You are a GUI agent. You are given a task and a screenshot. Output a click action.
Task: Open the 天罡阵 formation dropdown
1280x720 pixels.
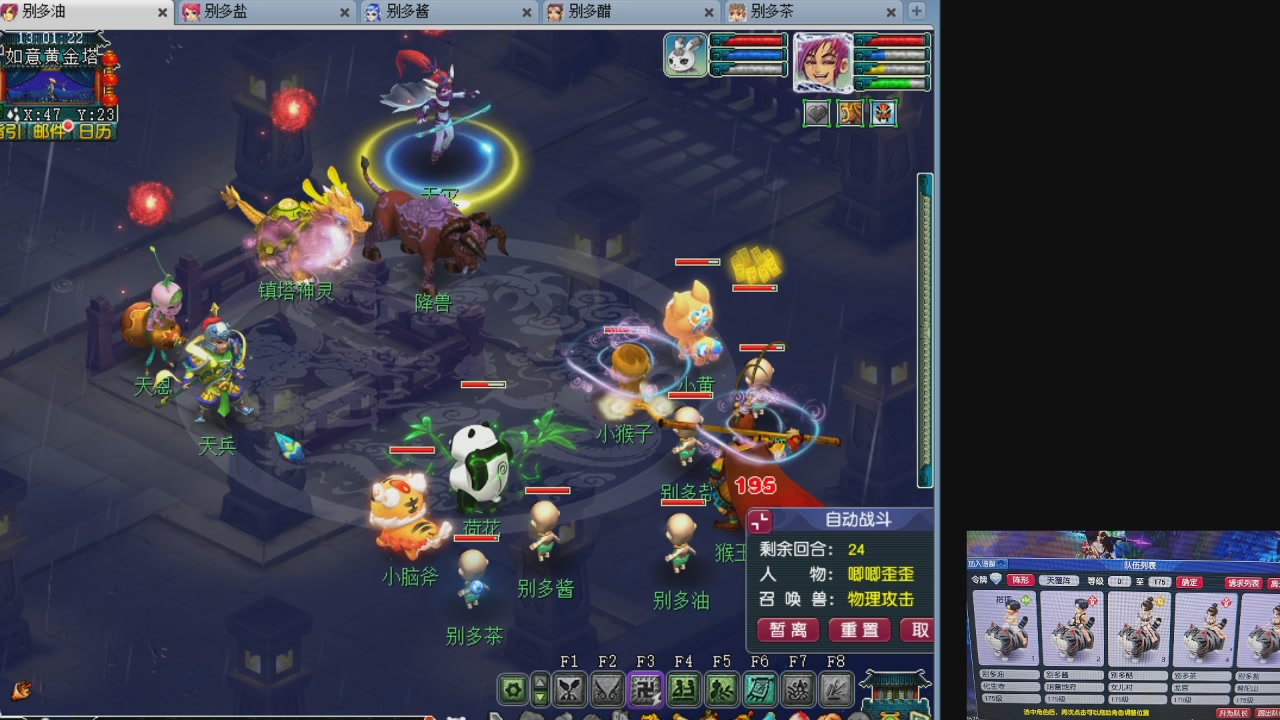point(1059,581)
